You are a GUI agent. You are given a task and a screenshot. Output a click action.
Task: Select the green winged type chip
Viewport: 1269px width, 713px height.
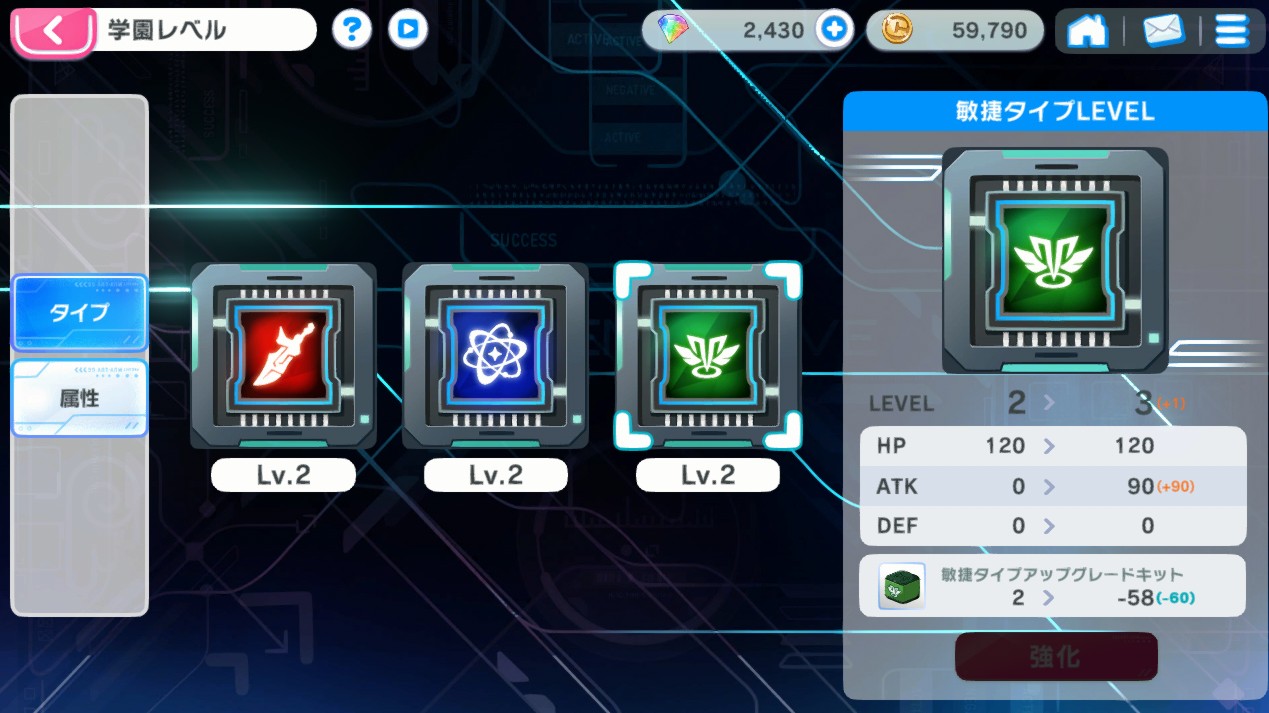point(708,356)
